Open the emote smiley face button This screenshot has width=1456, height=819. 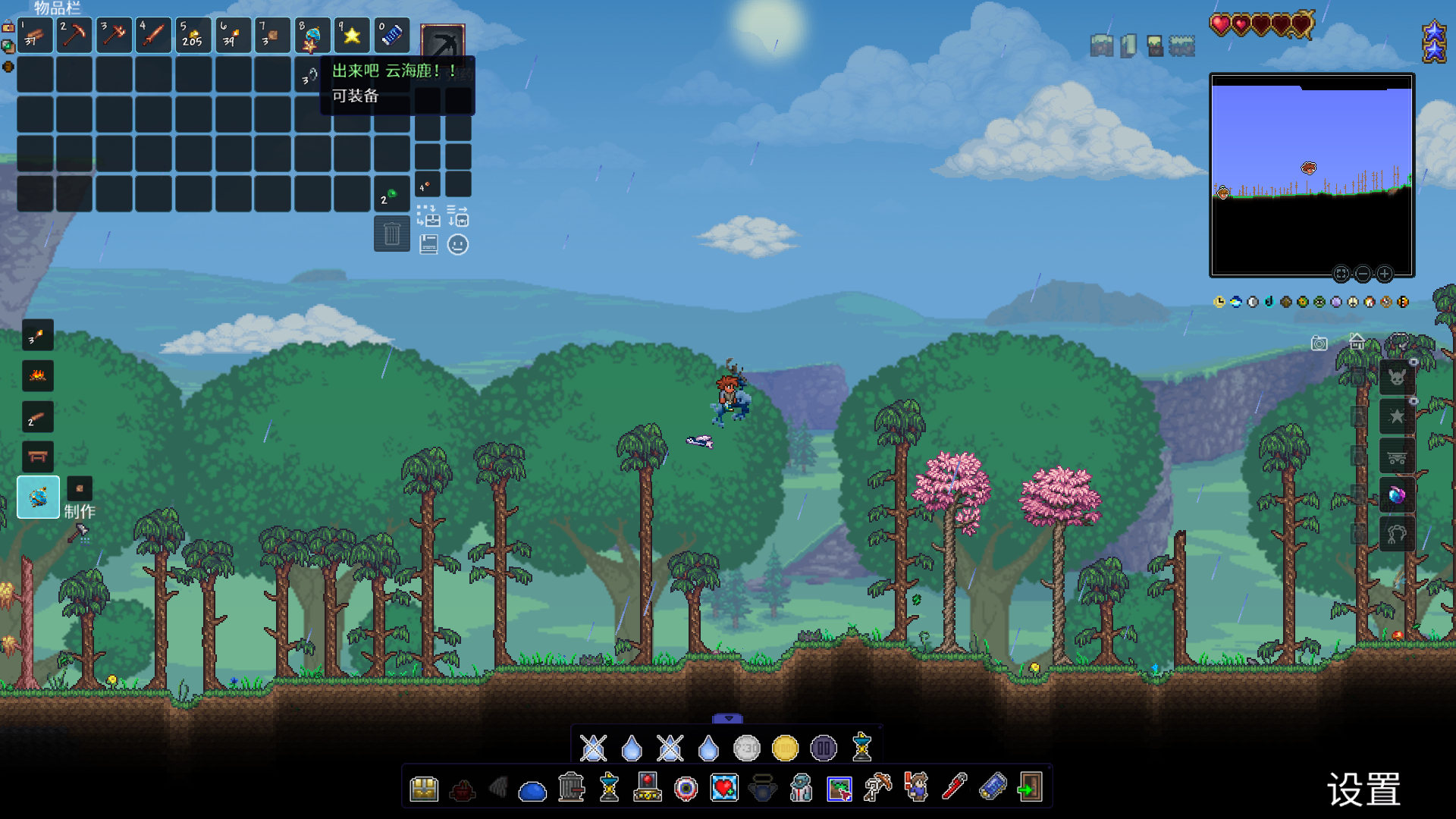(x=458, y=245)
